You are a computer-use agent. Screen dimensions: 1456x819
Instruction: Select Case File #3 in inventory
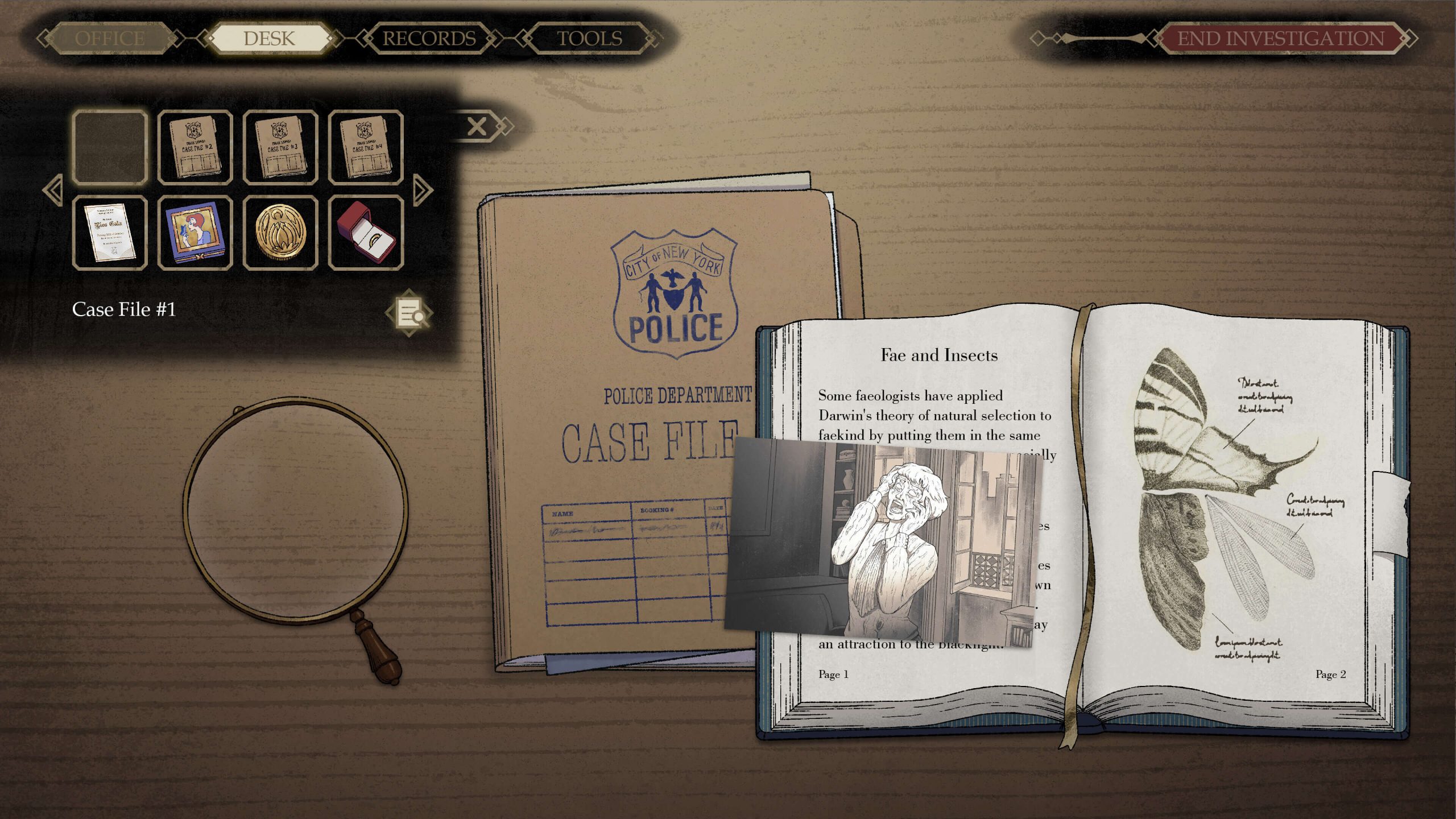pyautogui.click(x=280, y=147)
